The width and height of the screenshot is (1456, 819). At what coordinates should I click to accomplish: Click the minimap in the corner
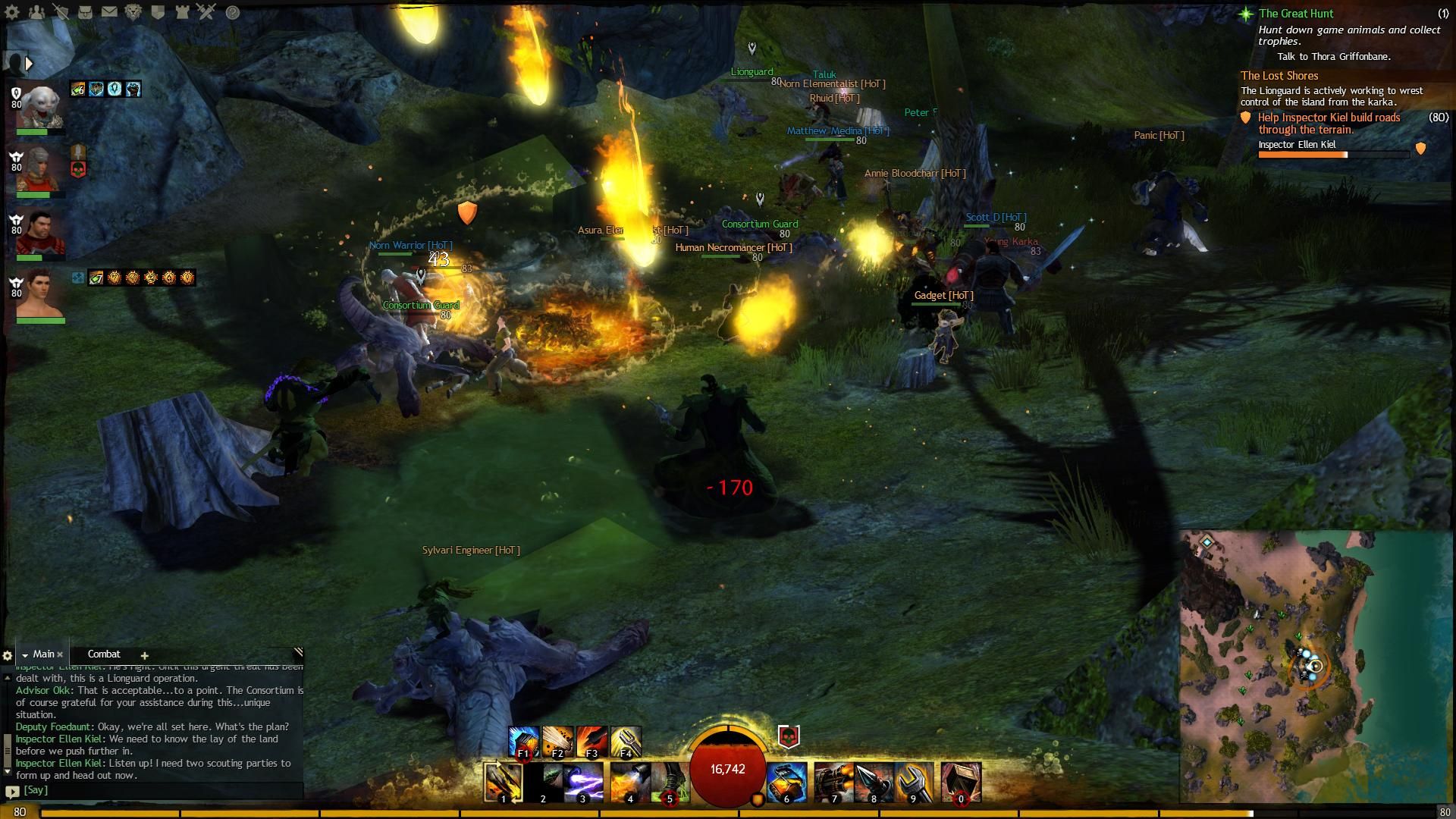[1316, 667]
